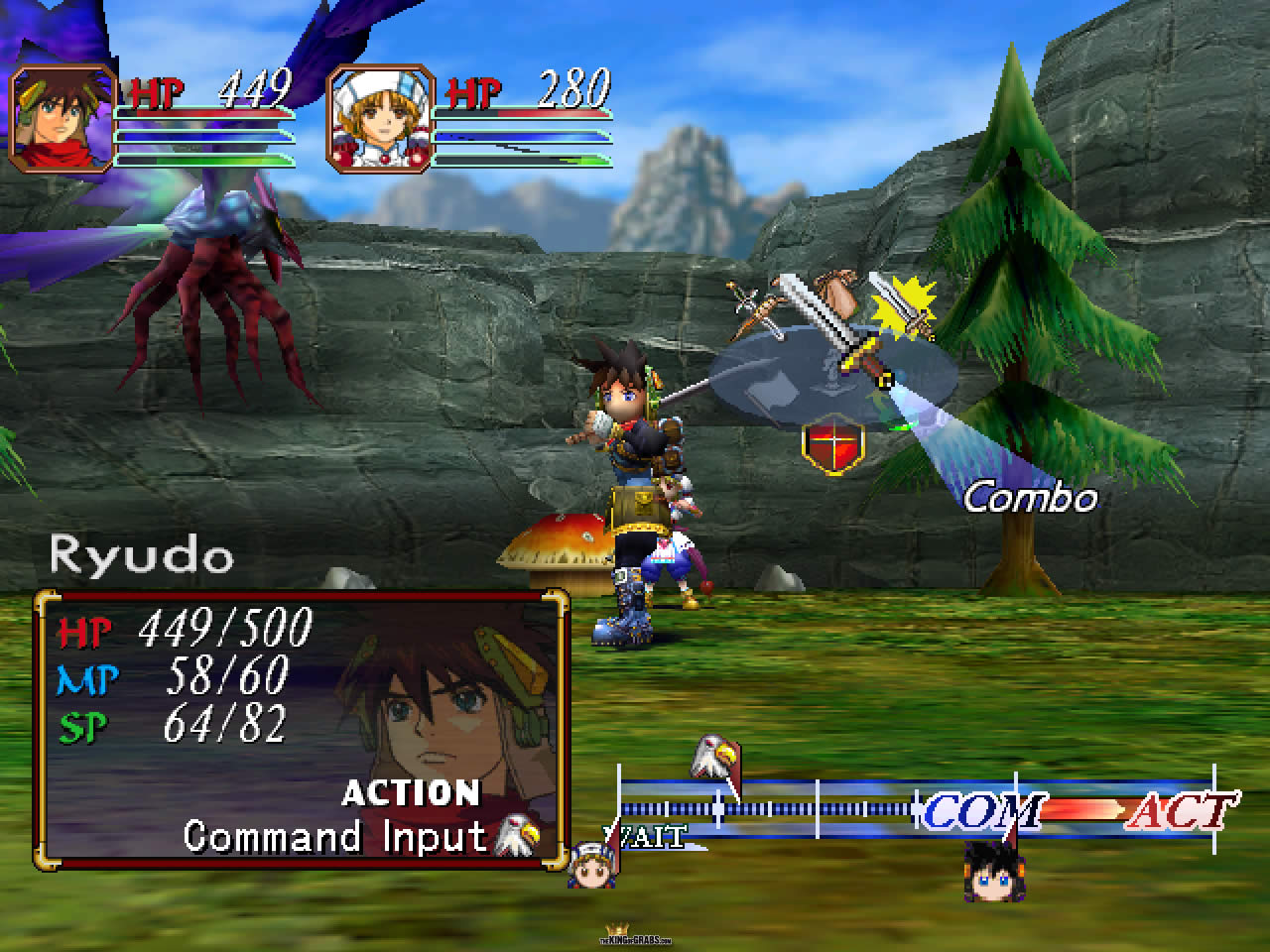Screen dimensions: 1270x952
Task: Select Elena's portrait in the party bar
Action: pos(381,119)
